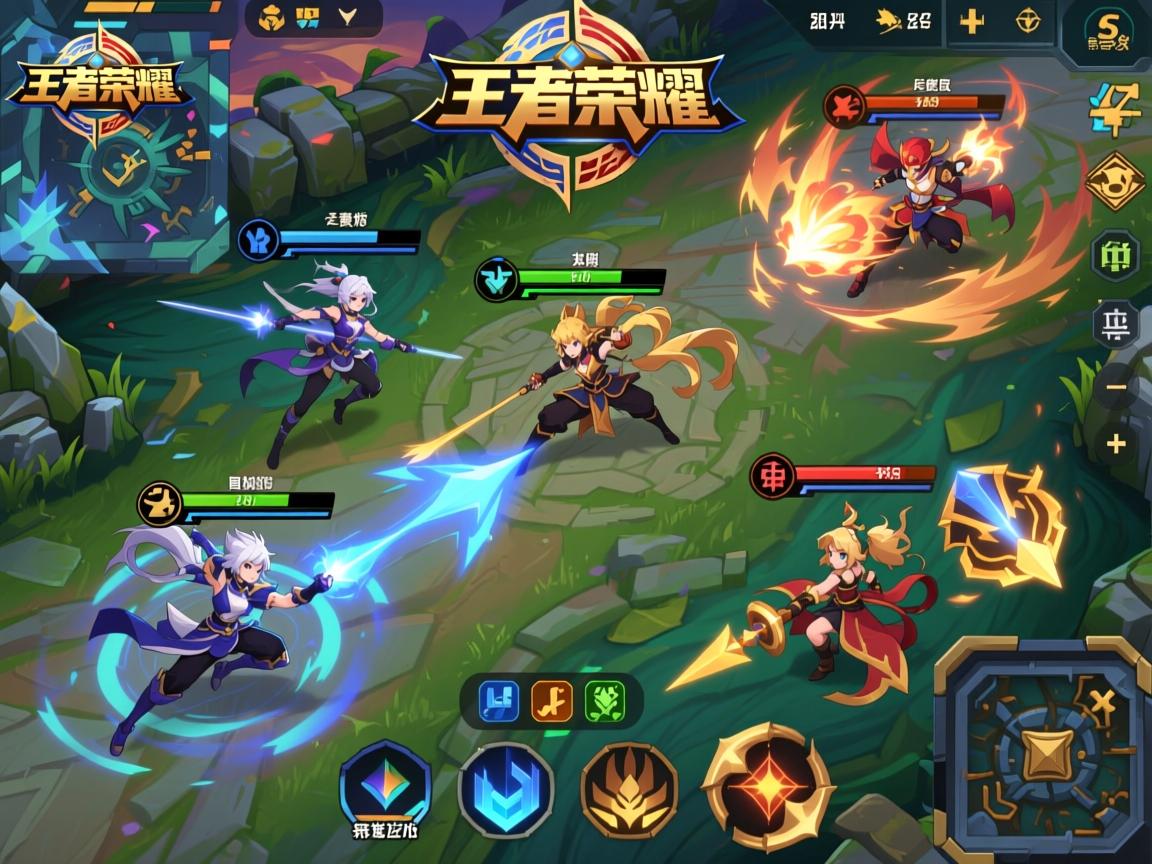This screenshot has height=864, width=1152.
Task: Select the gold circular emblem in top bar
Action: (1027, 22)
